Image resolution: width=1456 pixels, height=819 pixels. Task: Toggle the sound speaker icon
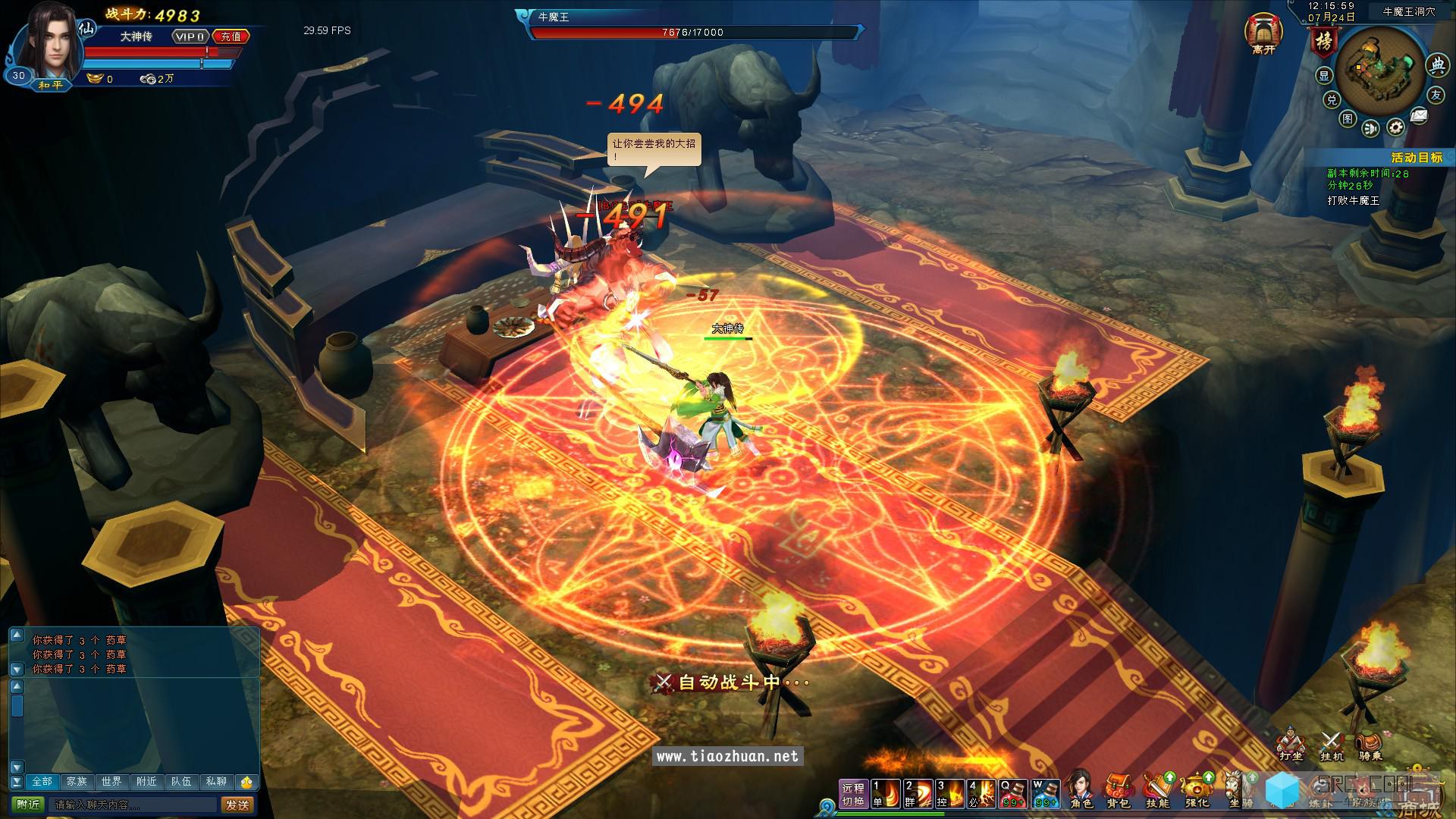(1371, 128)
